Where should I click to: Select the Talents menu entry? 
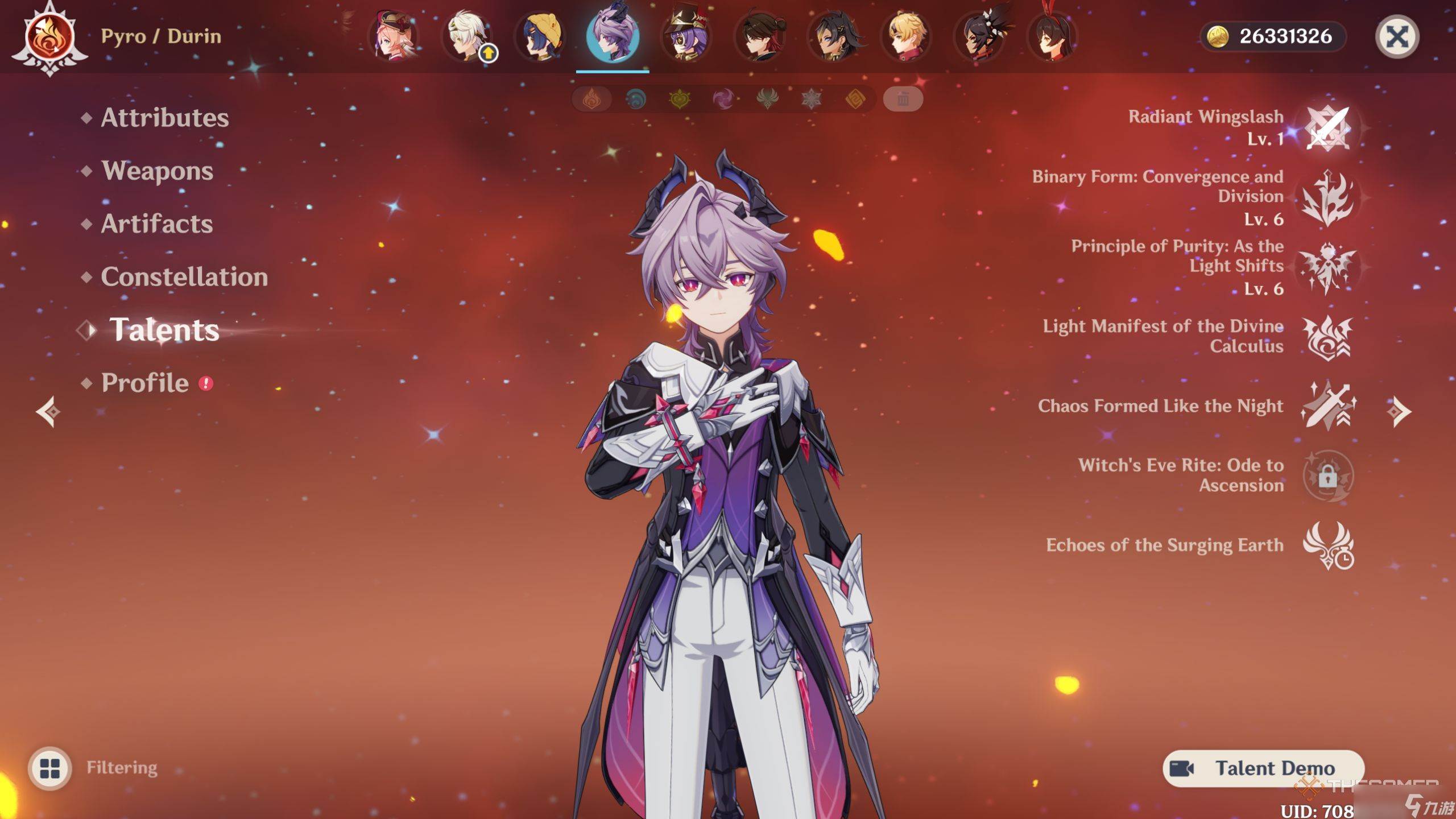(164, 330)
